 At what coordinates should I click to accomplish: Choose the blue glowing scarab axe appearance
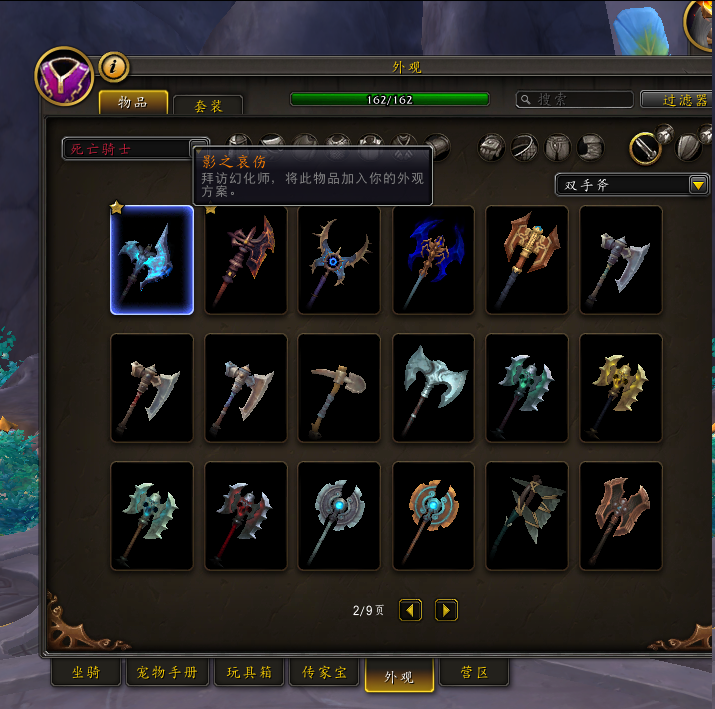coord(433,260)
